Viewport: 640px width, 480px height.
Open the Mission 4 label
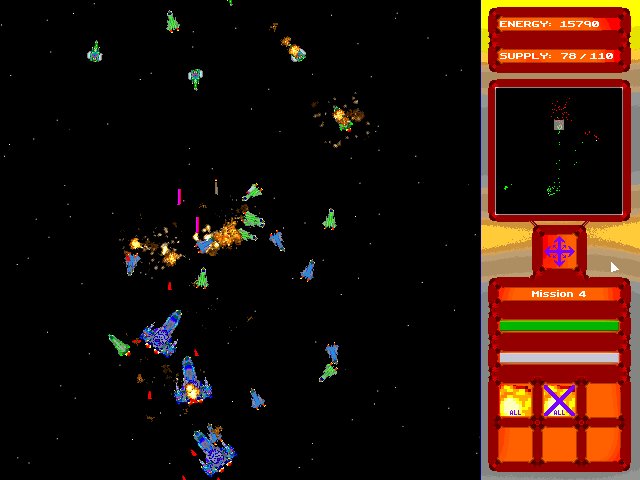[x=559, y=294]
